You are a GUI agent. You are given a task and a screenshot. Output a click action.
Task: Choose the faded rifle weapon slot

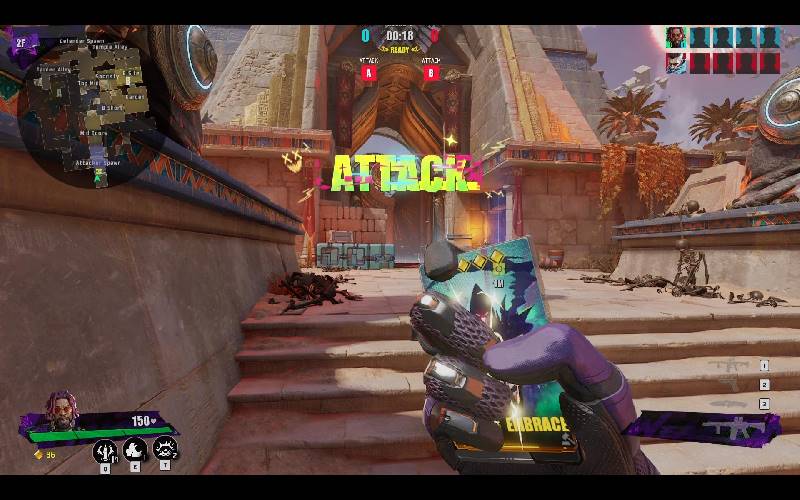click(732, 366)
